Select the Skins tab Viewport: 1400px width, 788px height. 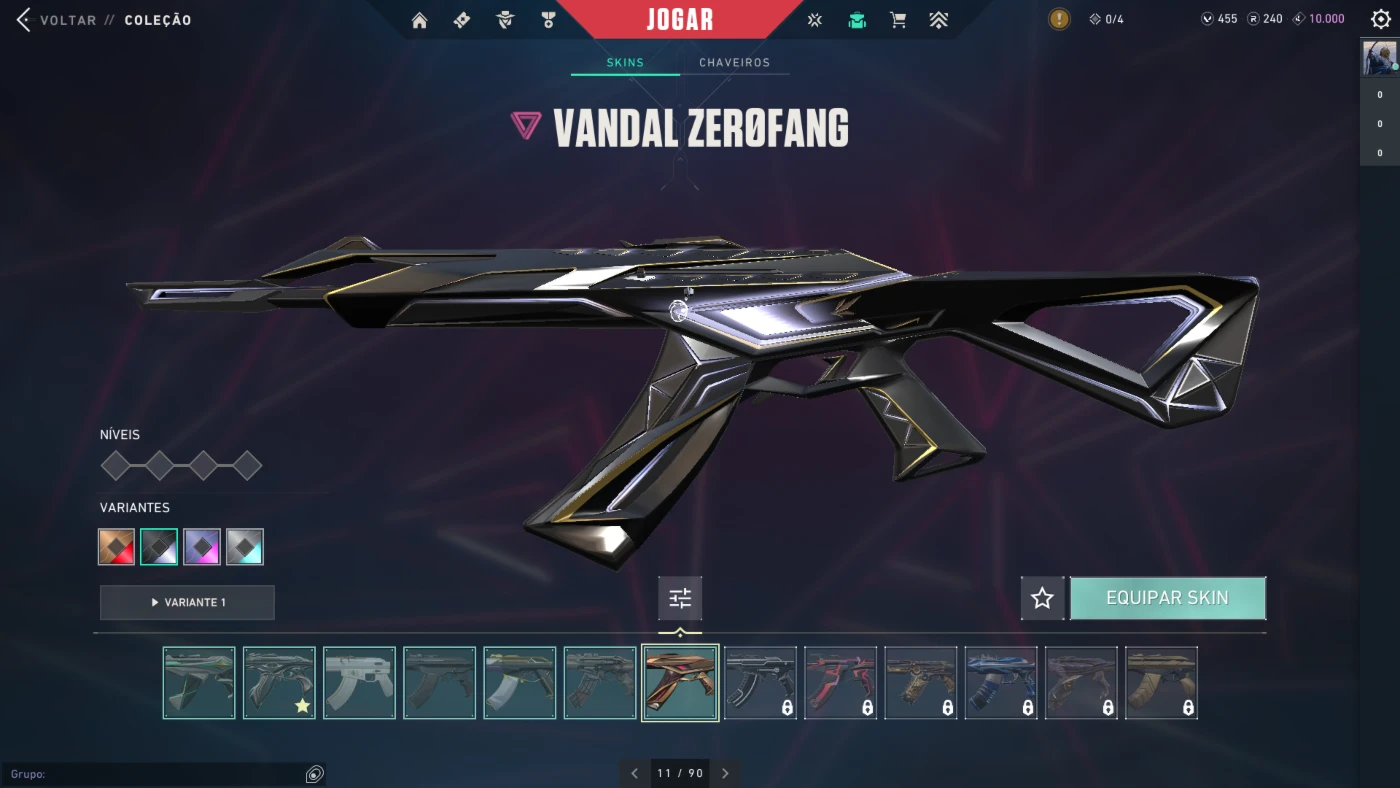pos(625,62)
